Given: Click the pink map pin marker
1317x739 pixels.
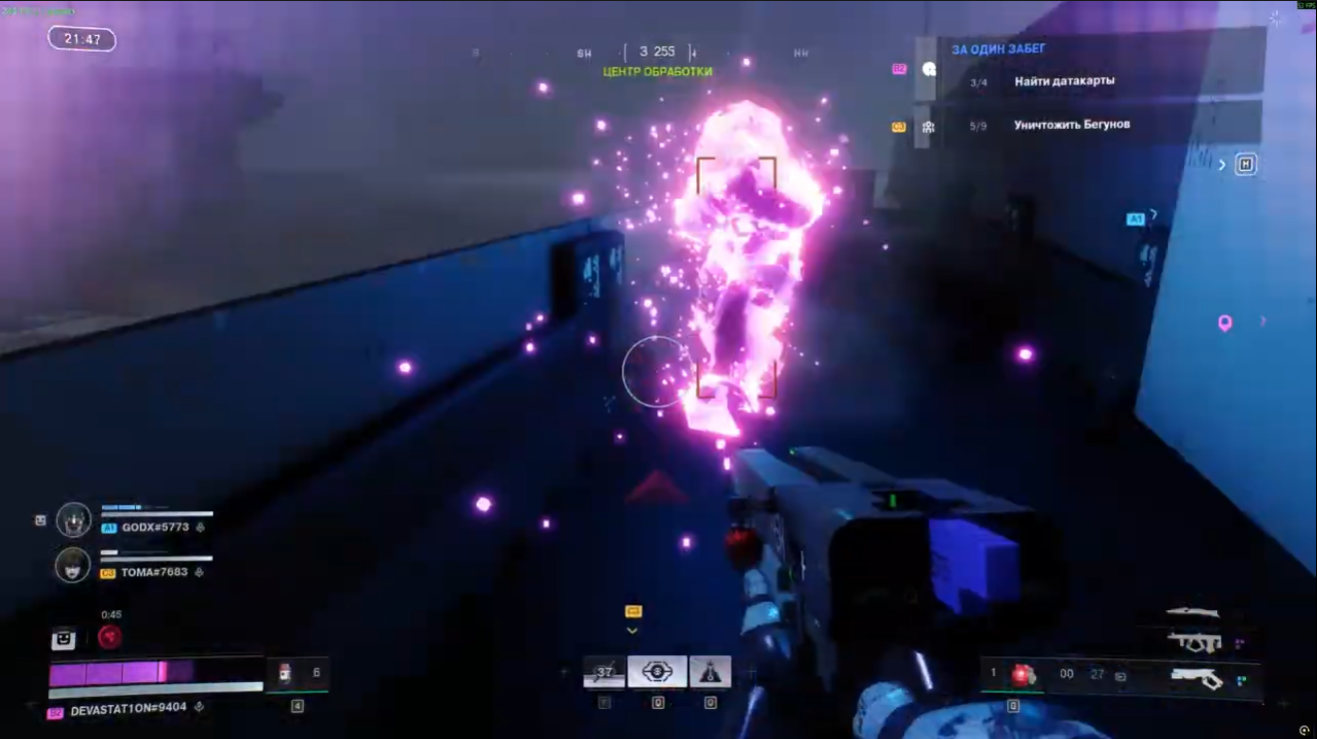Looking at the screenshot, I should click(x=1224, y=323).
